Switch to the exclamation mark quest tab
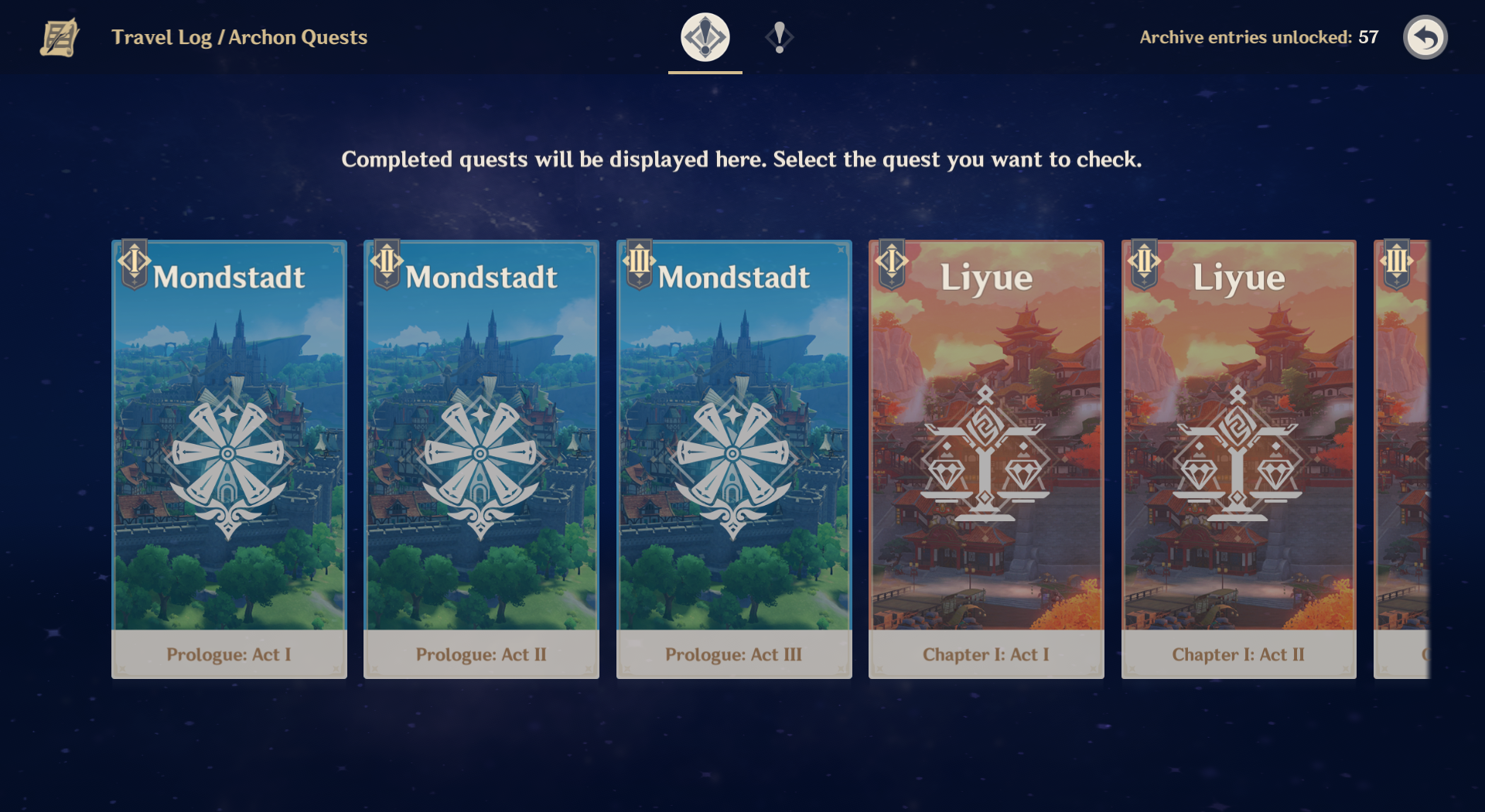 pos(780,37)
